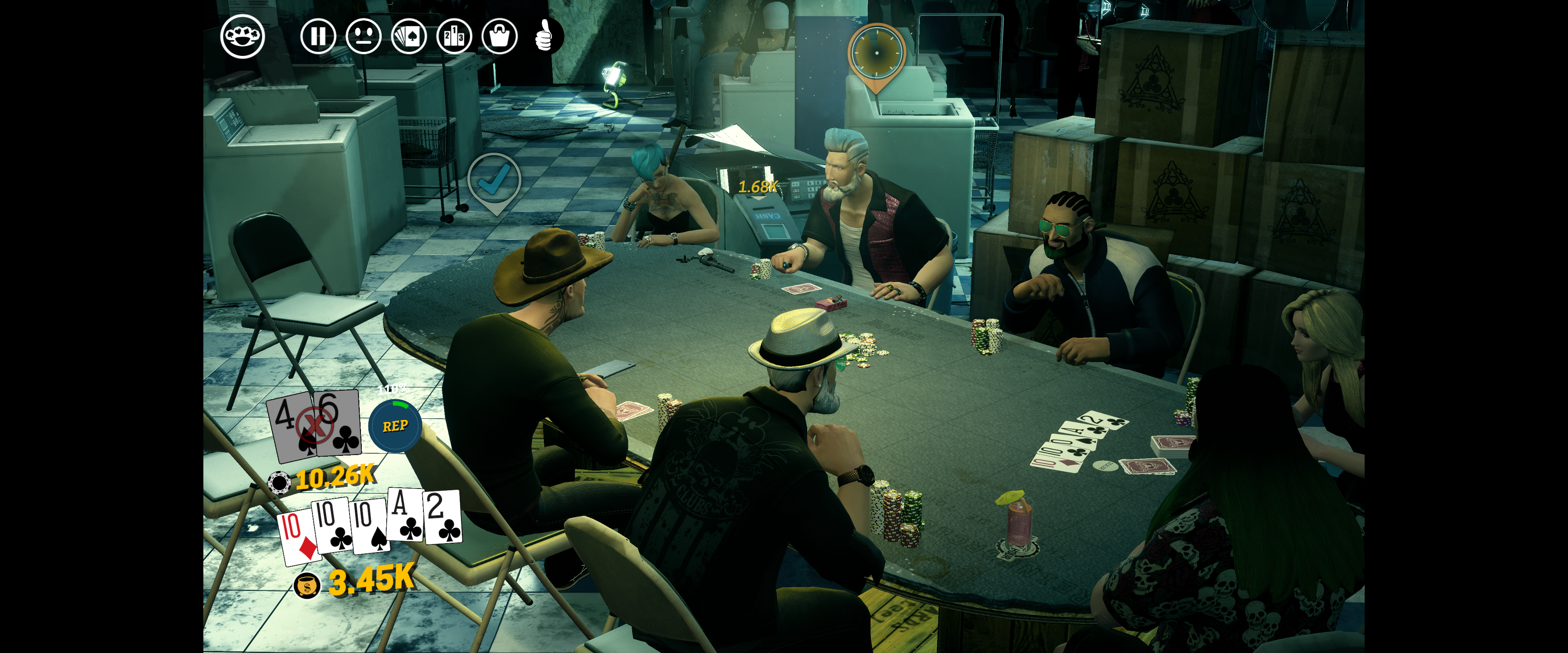Click the orange clock timer marker
The image size is (1568, 653).
click(x=876, y=53)
